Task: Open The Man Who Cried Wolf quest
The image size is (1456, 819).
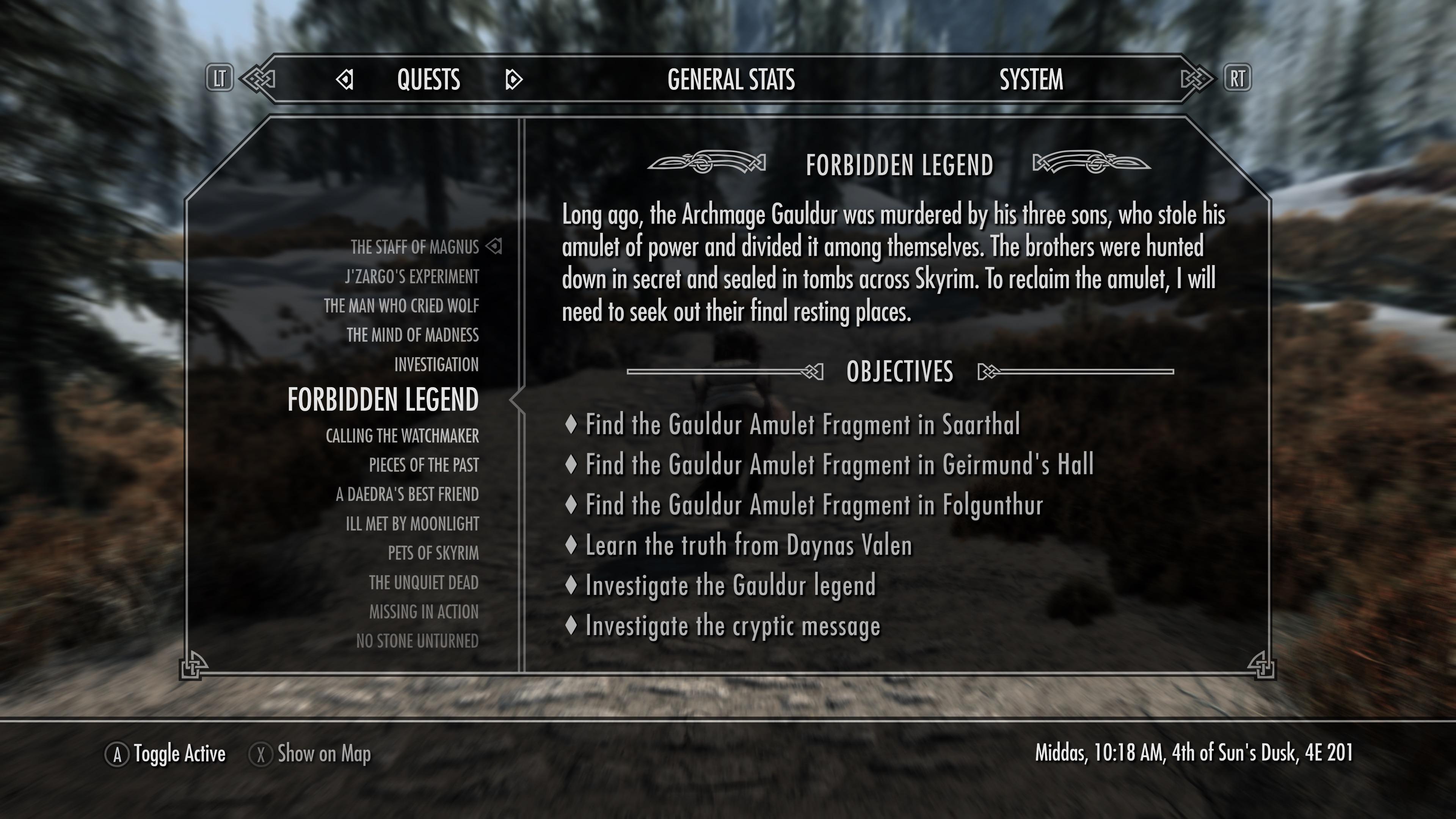Action: click(x=401, y=306)
